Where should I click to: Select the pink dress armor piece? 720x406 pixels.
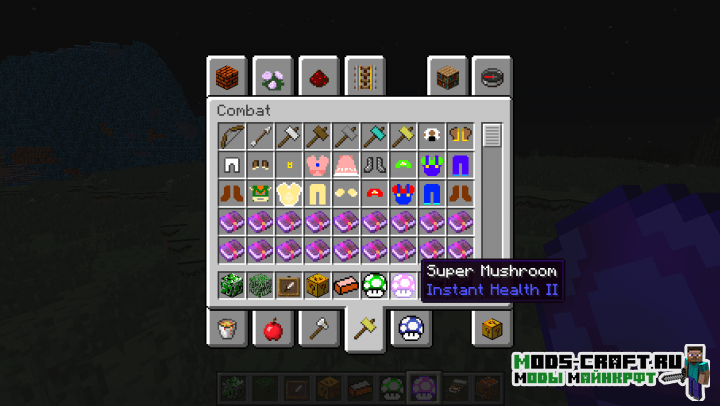346,164
